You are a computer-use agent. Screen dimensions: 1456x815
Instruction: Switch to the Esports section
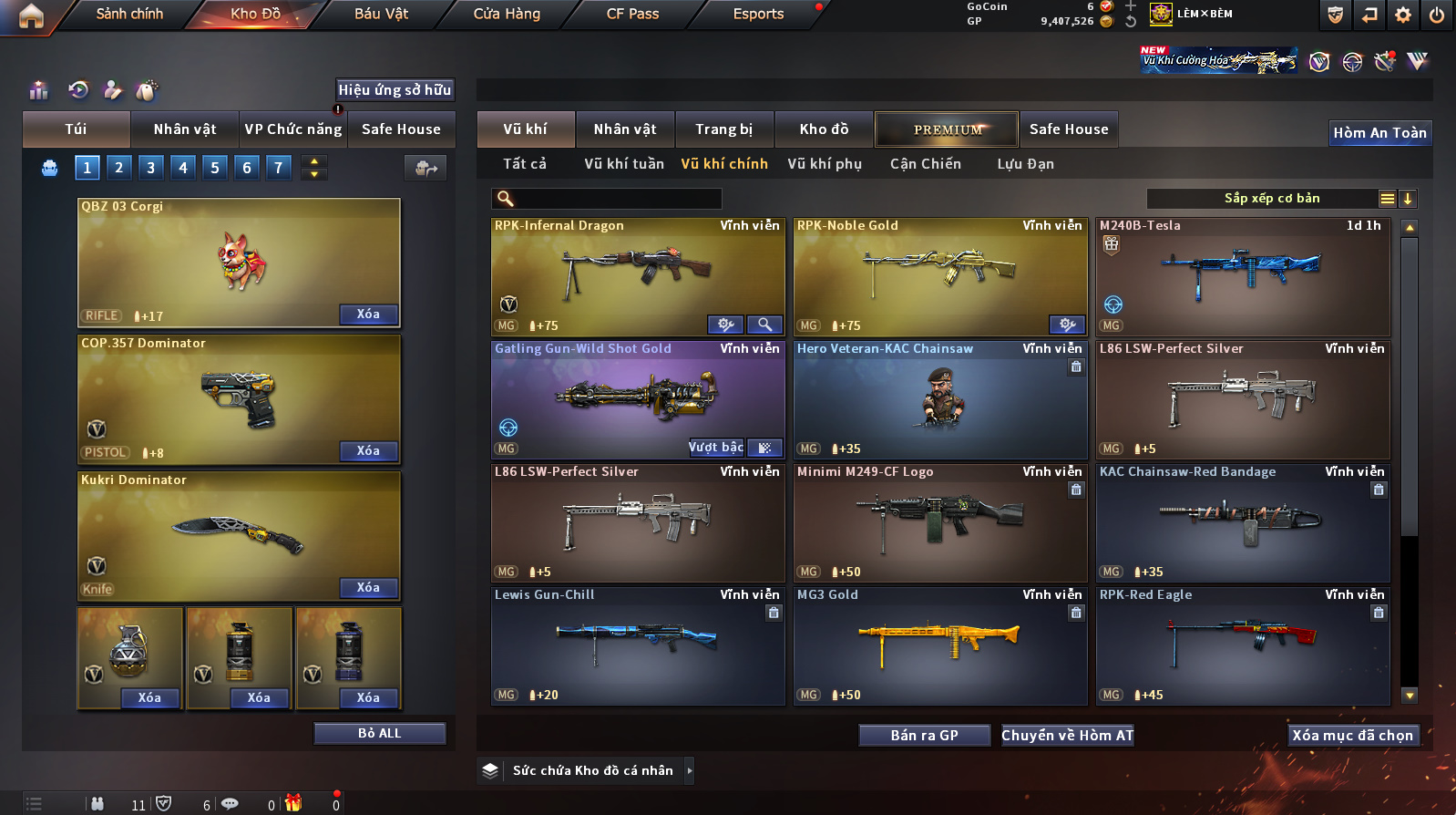pyautogui.click(x=758, y=14)
